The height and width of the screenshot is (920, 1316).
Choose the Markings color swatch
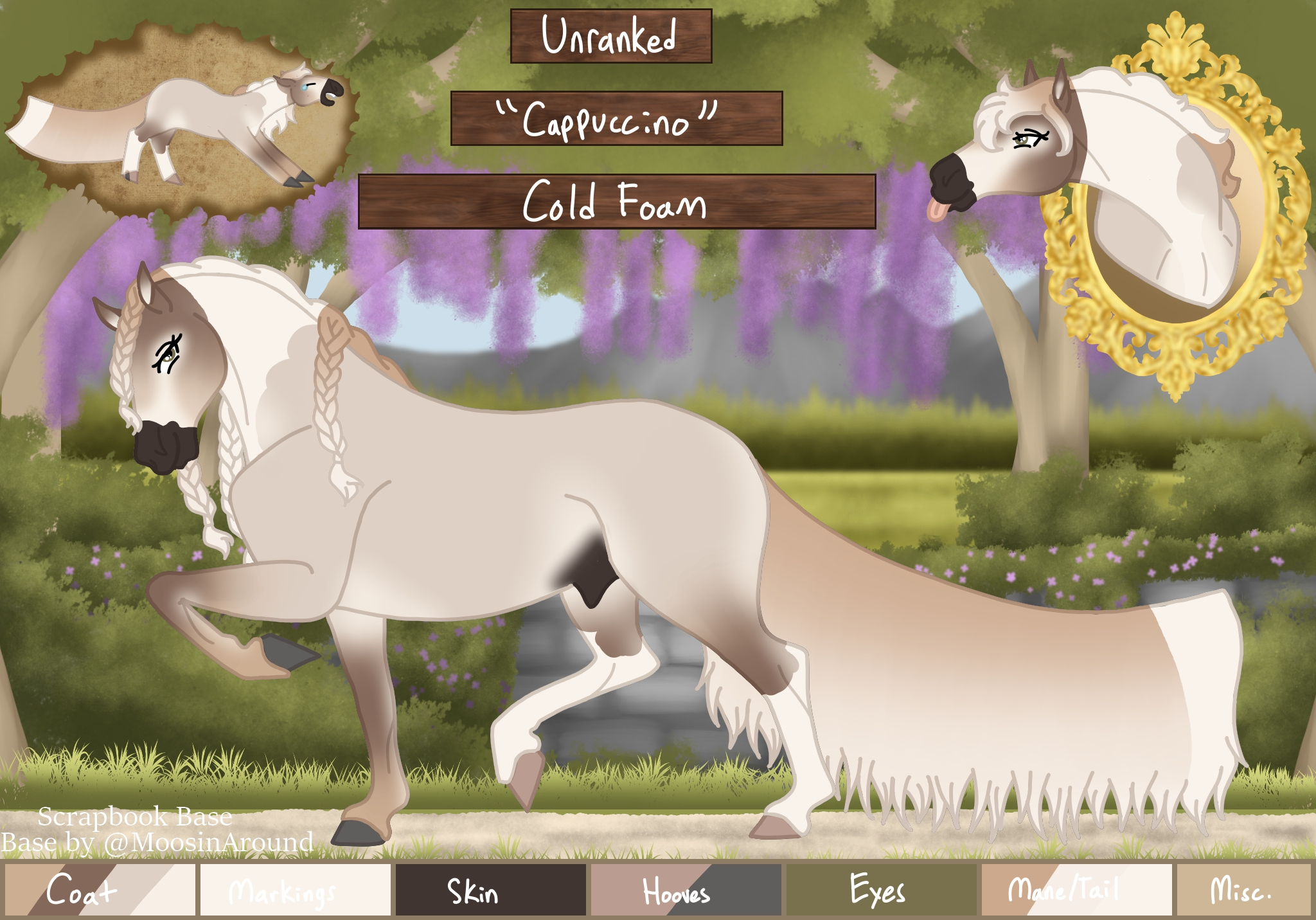click(x=295, y=890)
